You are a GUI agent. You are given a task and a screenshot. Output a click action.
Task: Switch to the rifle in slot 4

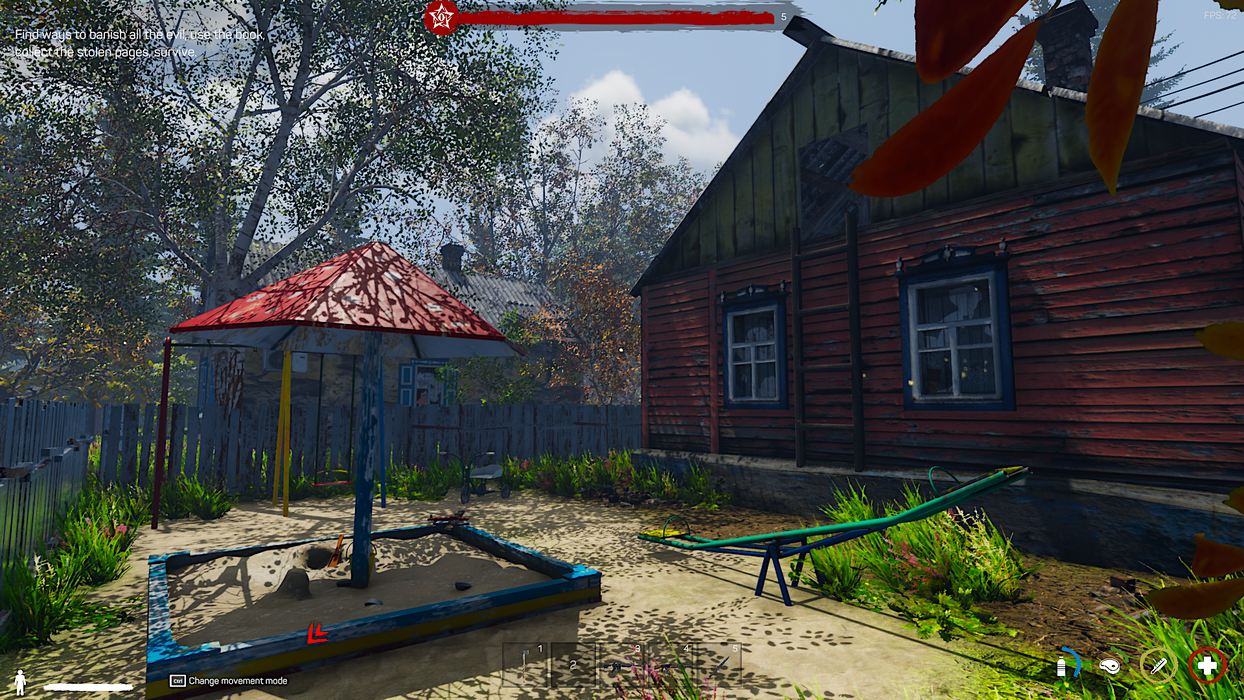670,664
